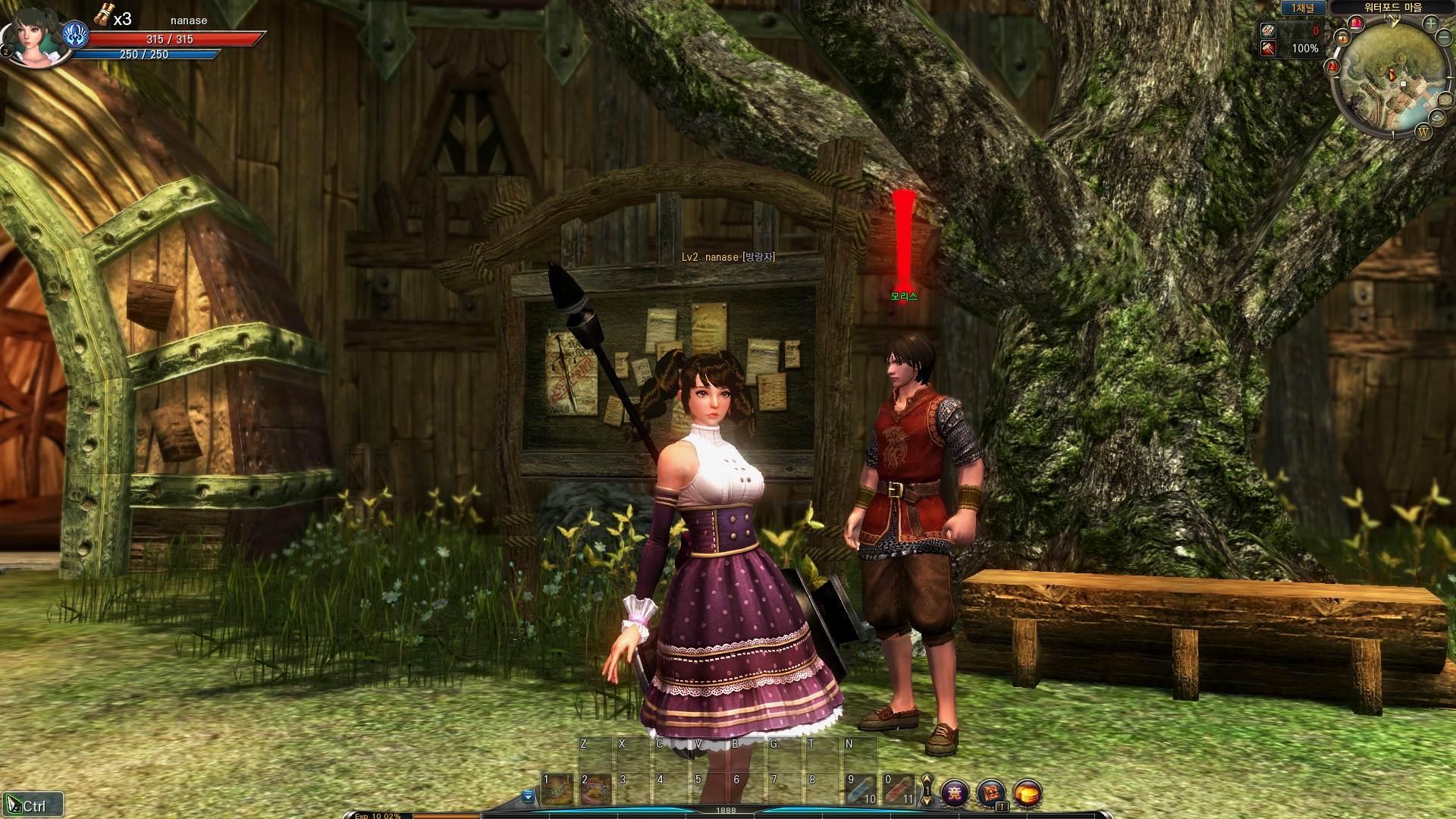Screen dimensions: 1456x819
Task: Click the red siren icon by minimap
Action: [x=1357, y=24]
